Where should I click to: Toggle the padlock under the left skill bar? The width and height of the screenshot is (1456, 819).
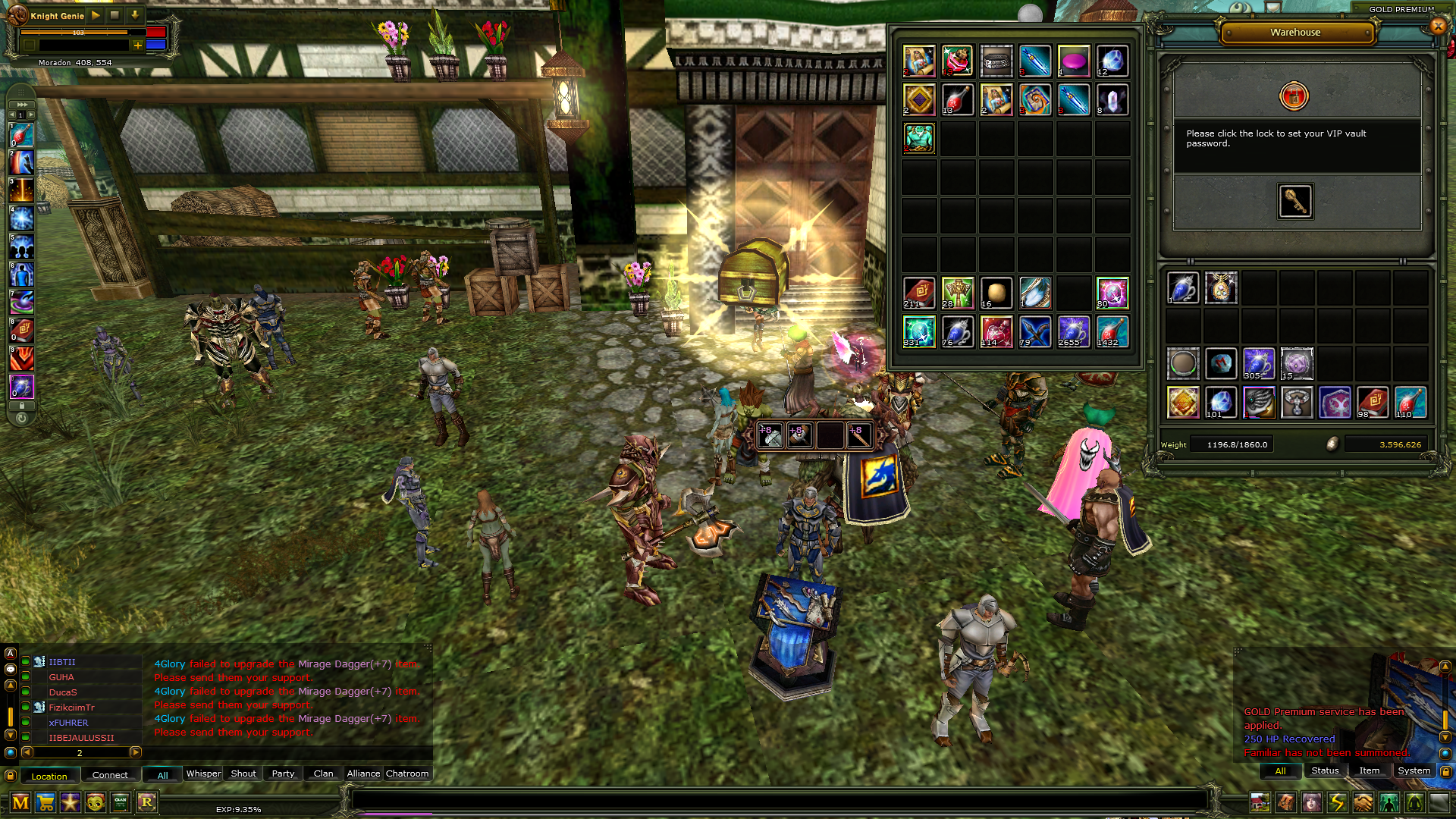(x=21, y=406)
